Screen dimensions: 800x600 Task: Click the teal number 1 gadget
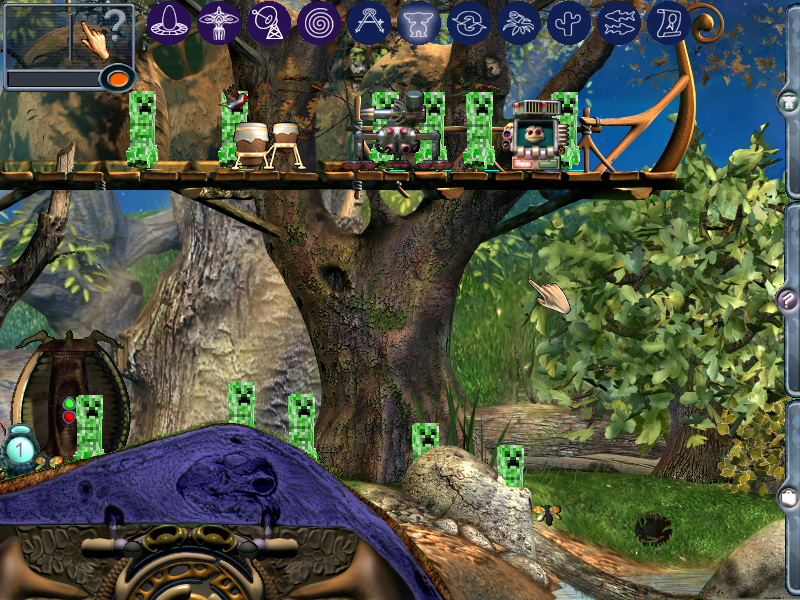click(20, 448)
